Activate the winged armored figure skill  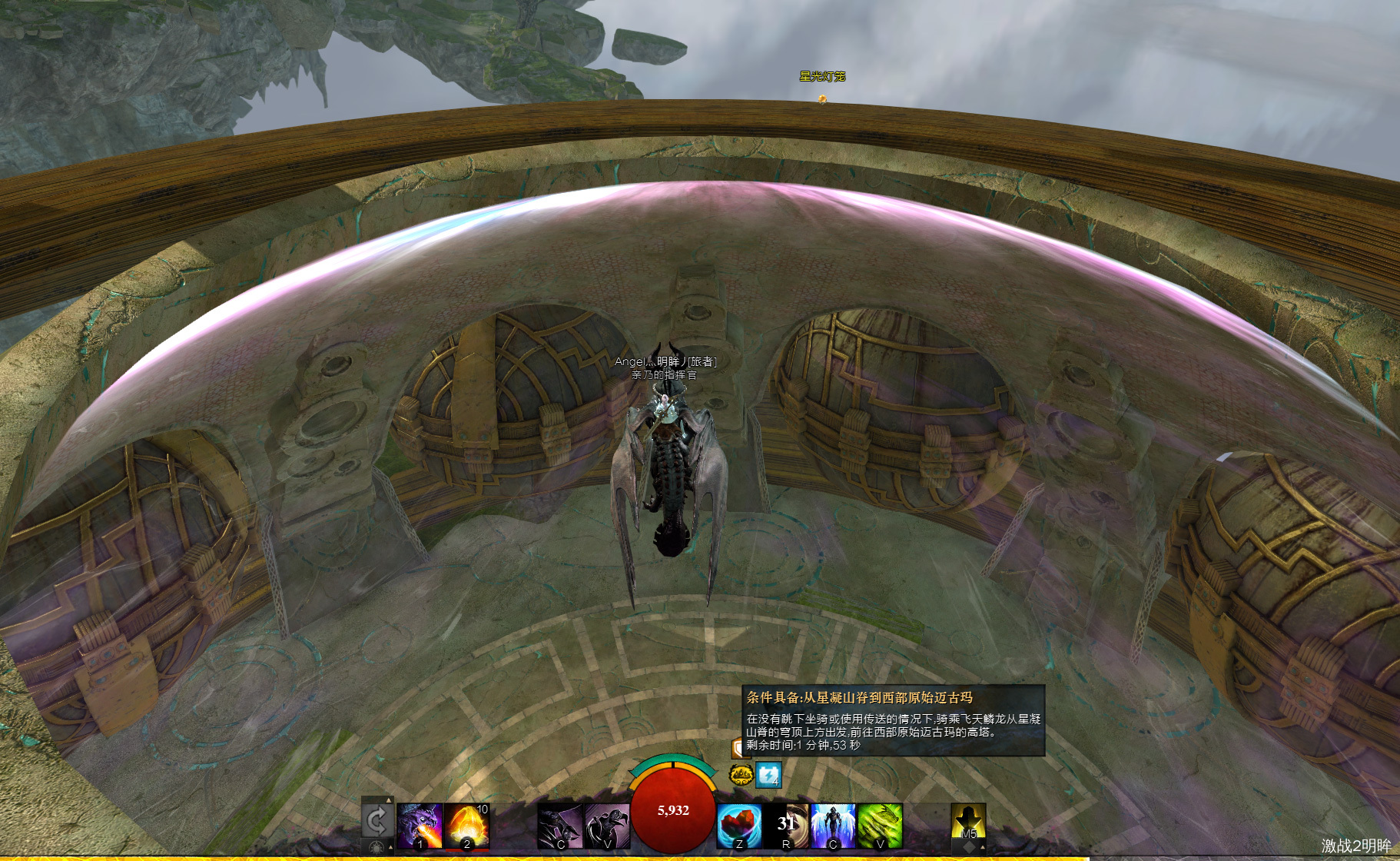pyautogui.click(x=833, y=826)
